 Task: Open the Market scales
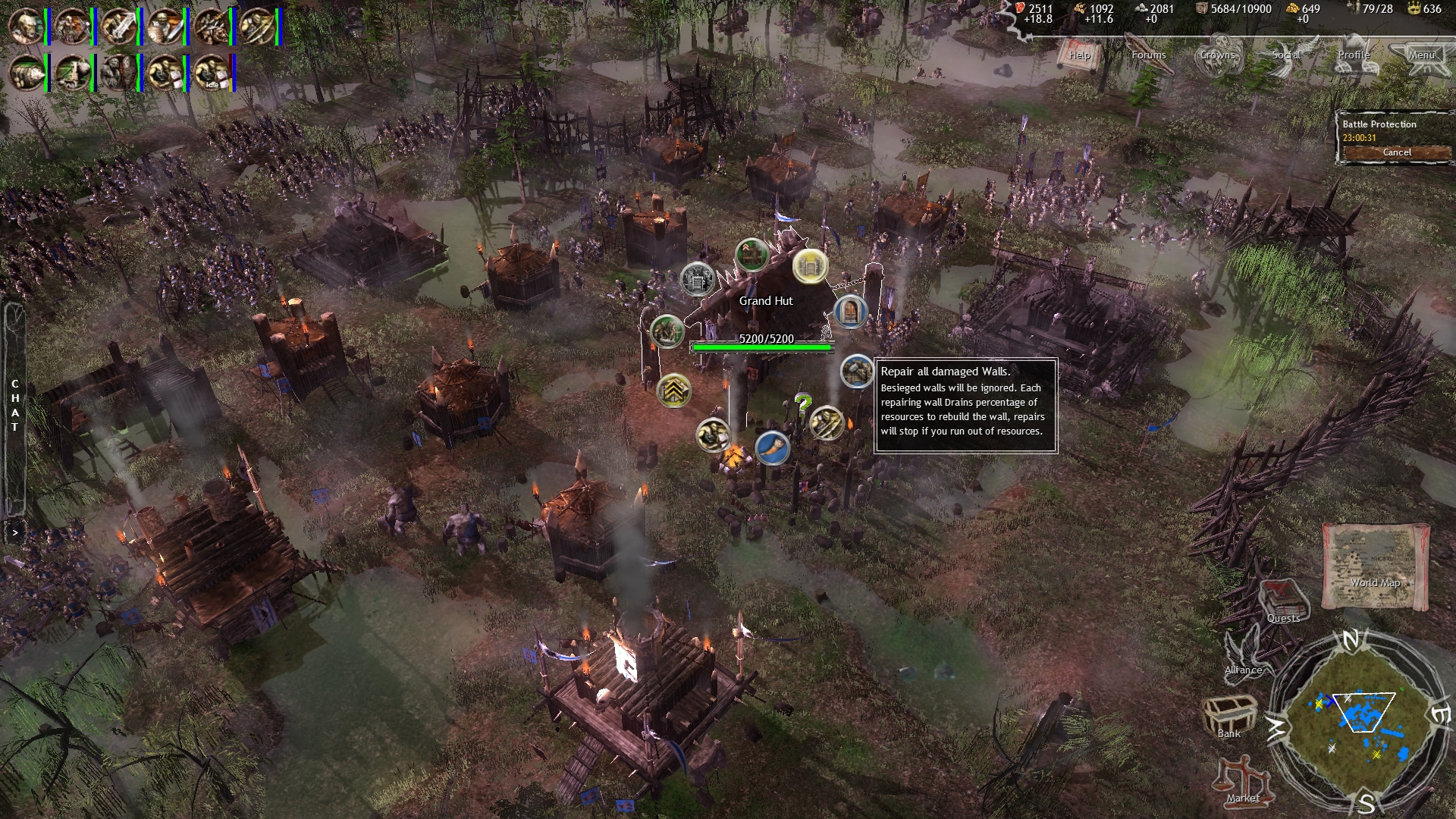click(x=1243, y=781)
